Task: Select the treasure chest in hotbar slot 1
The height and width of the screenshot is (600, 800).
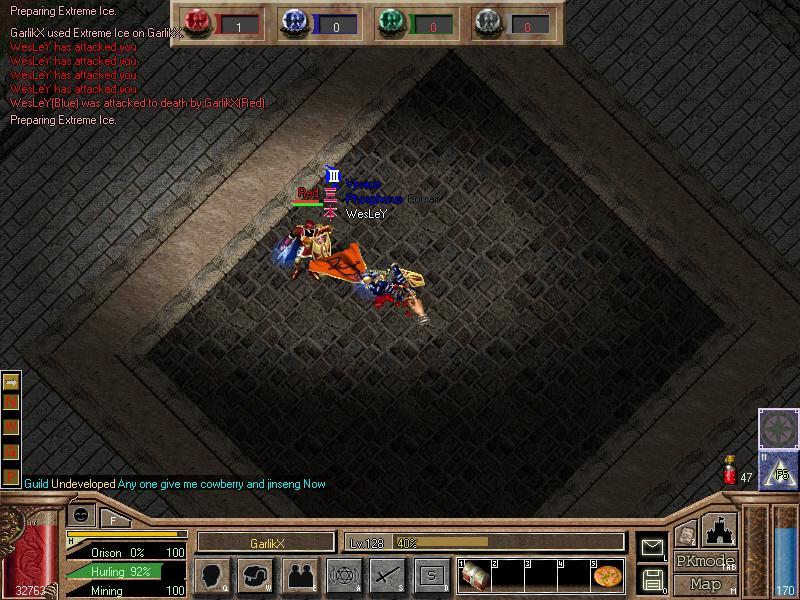Action: click(473, 575)
